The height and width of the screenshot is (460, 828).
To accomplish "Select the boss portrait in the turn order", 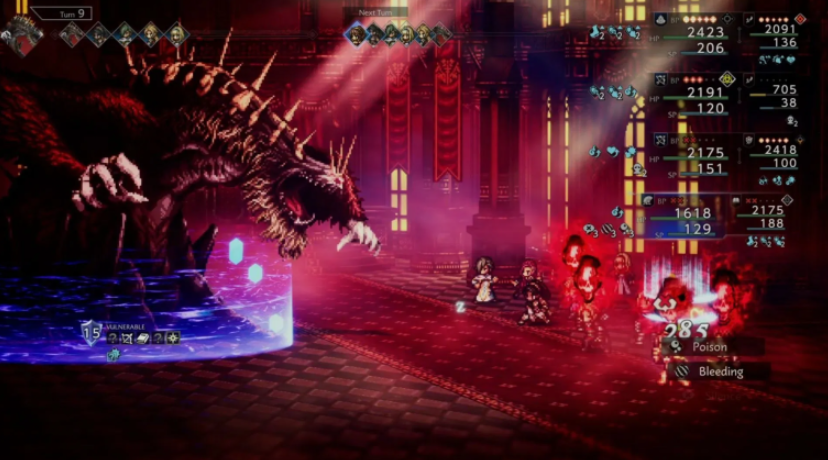I will 22,34.
